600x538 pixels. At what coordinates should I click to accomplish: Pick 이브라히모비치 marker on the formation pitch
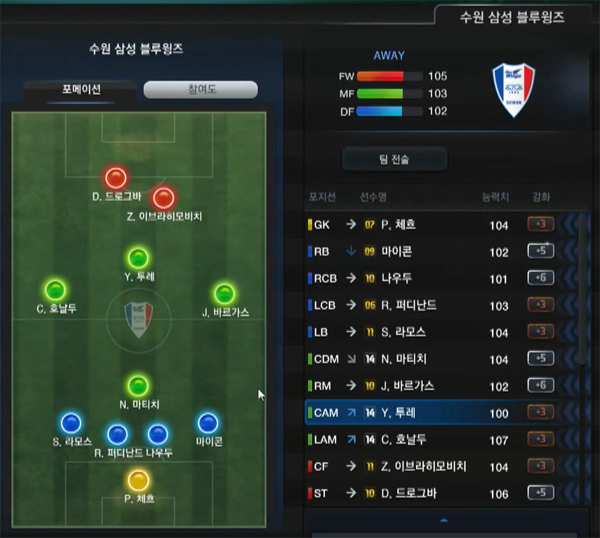point(164,197)
